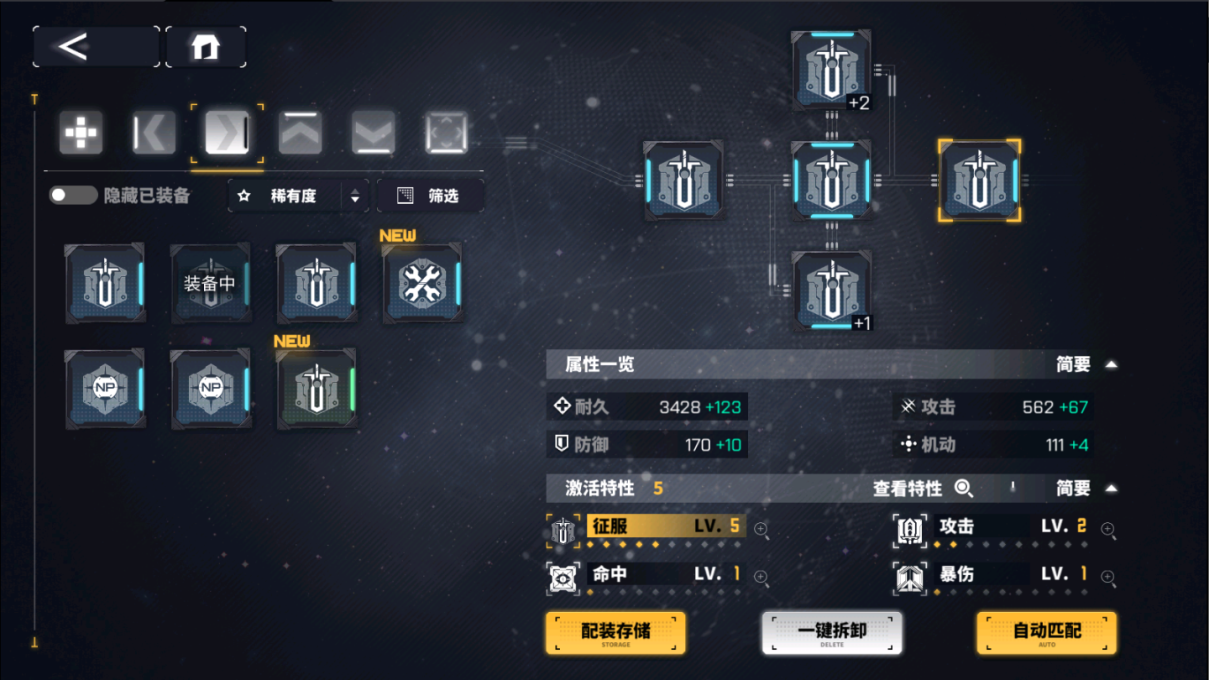
Task: Switch to the left-bracket shape tab
Action: [x=154, y=133]
